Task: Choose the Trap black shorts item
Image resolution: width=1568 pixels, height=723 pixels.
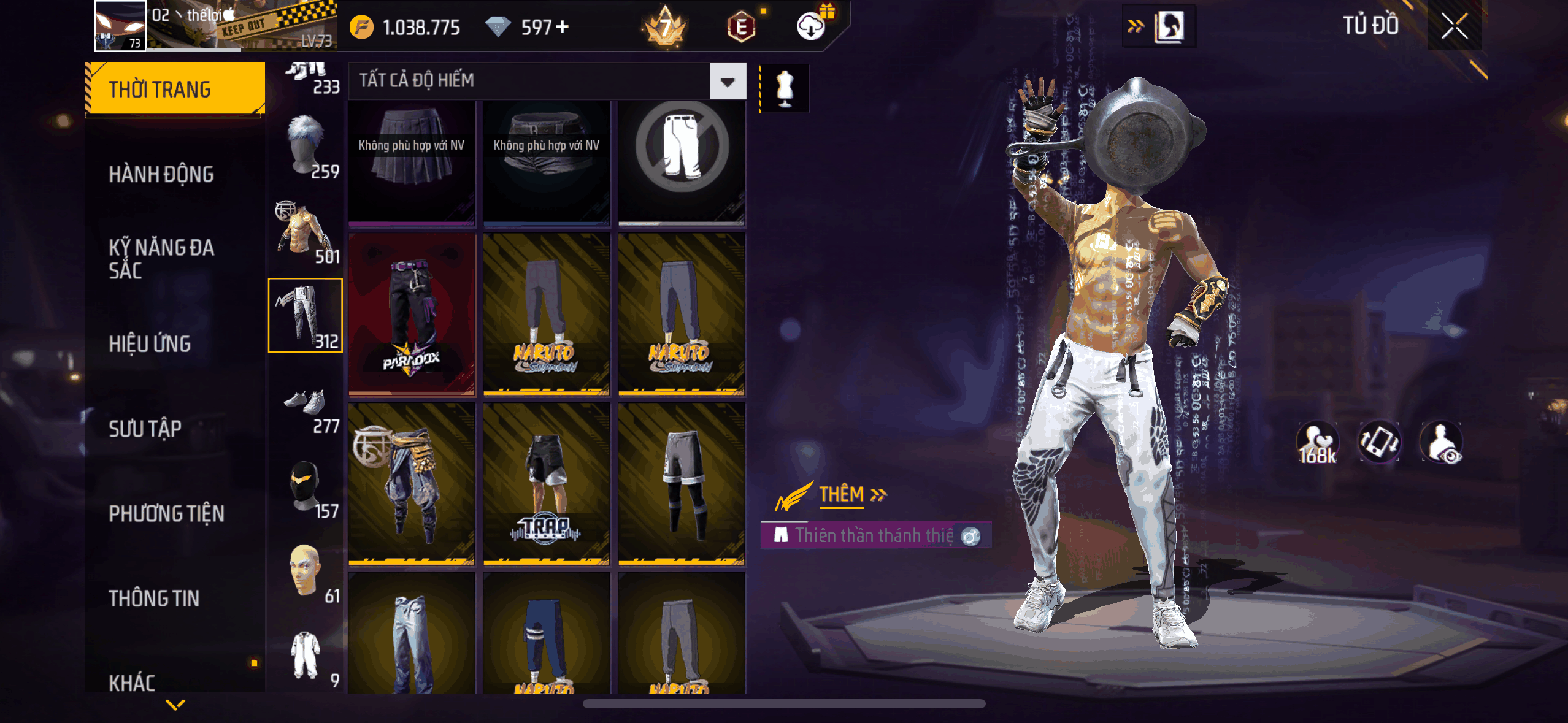Action: pos(546,483)
